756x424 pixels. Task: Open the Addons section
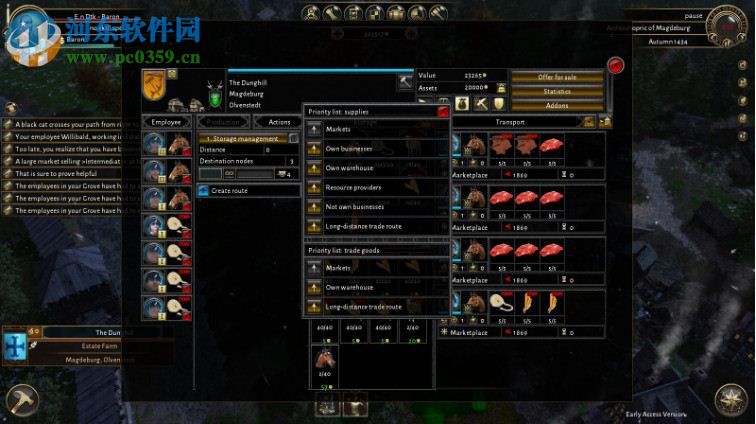coord(558,104)
